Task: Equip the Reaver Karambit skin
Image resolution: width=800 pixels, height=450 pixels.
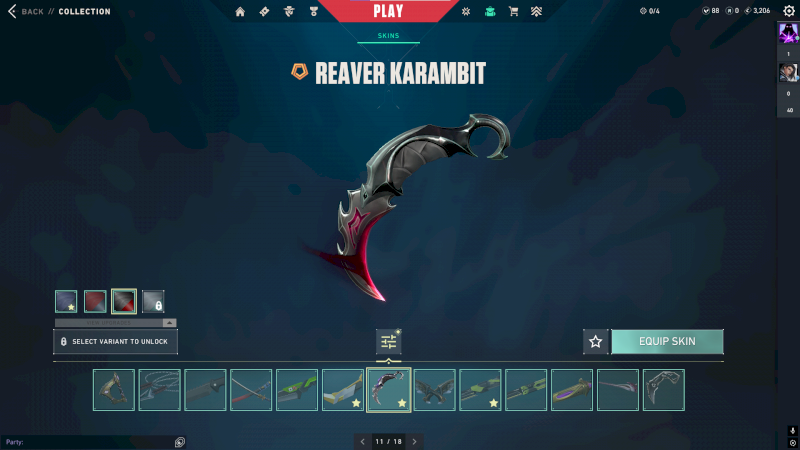Action: click(x=667, y=341)
